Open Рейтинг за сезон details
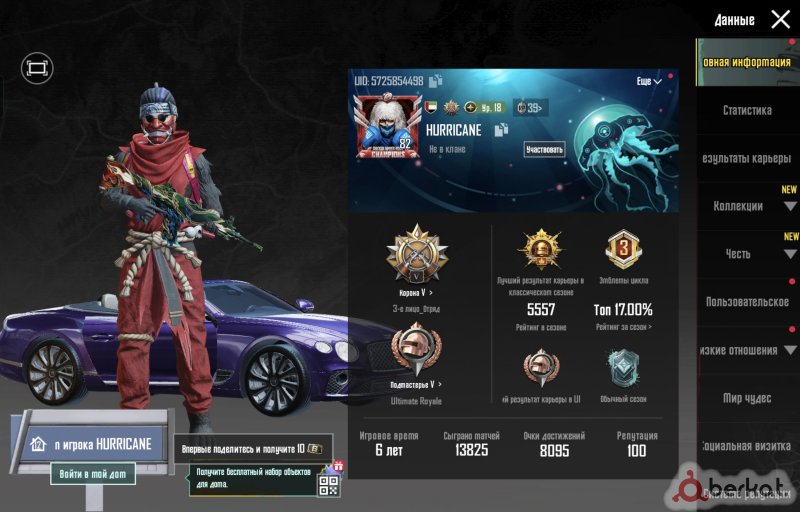This screenshot has height=512, width=800. click(624, 327)
